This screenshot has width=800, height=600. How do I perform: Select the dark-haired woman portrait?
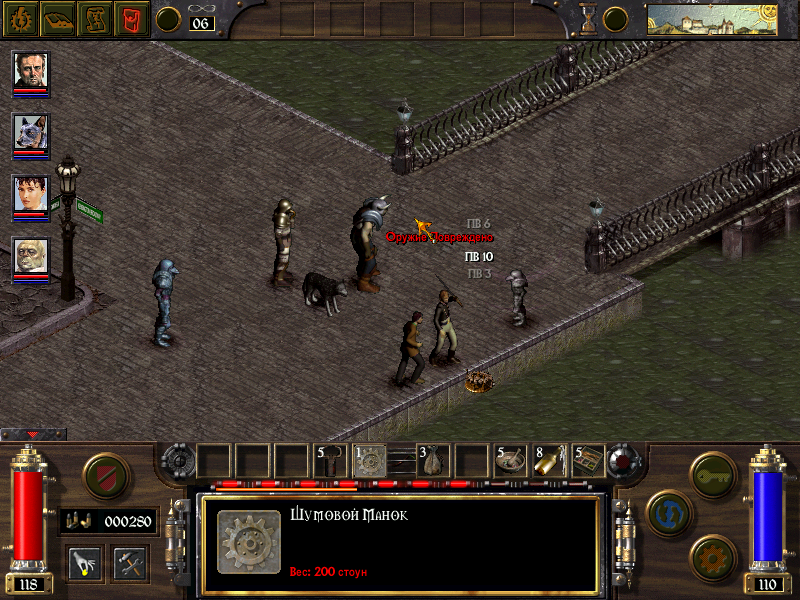[x=30, y=195]
